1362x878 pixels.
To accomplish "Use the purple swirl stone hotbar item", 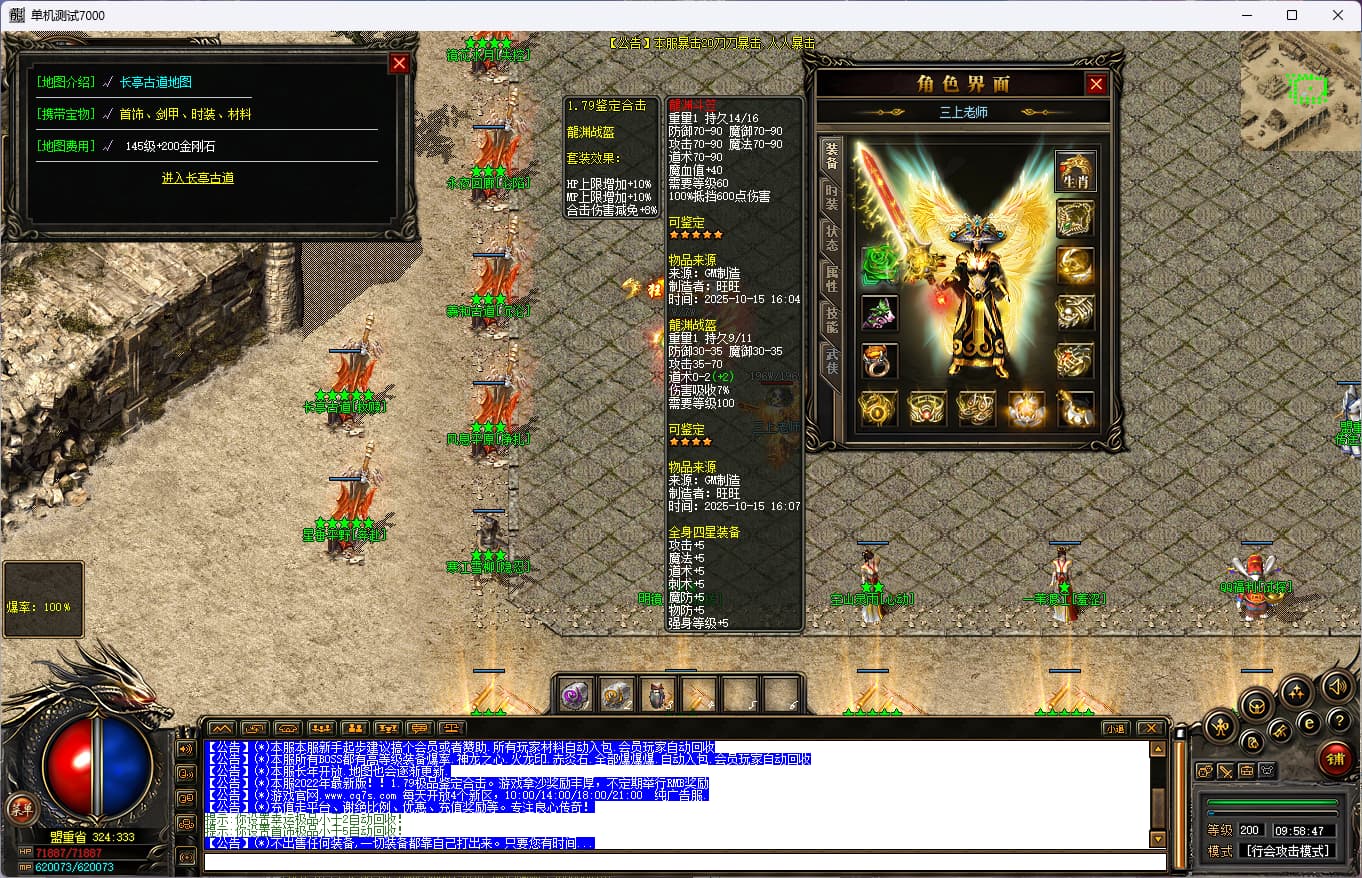I will point(575,695).
